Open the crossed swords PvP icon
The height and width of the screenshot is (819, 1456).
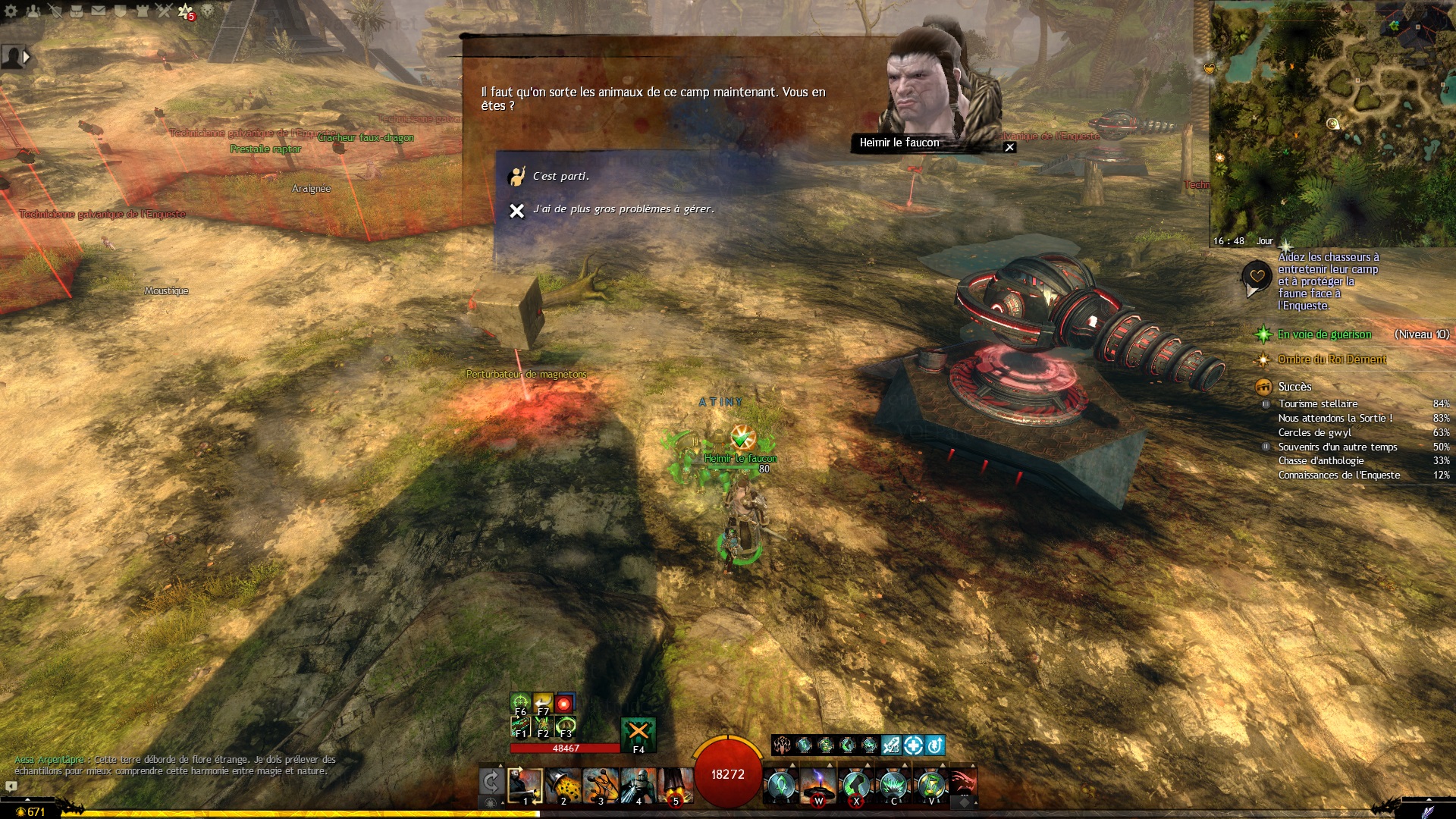(164, 11)
